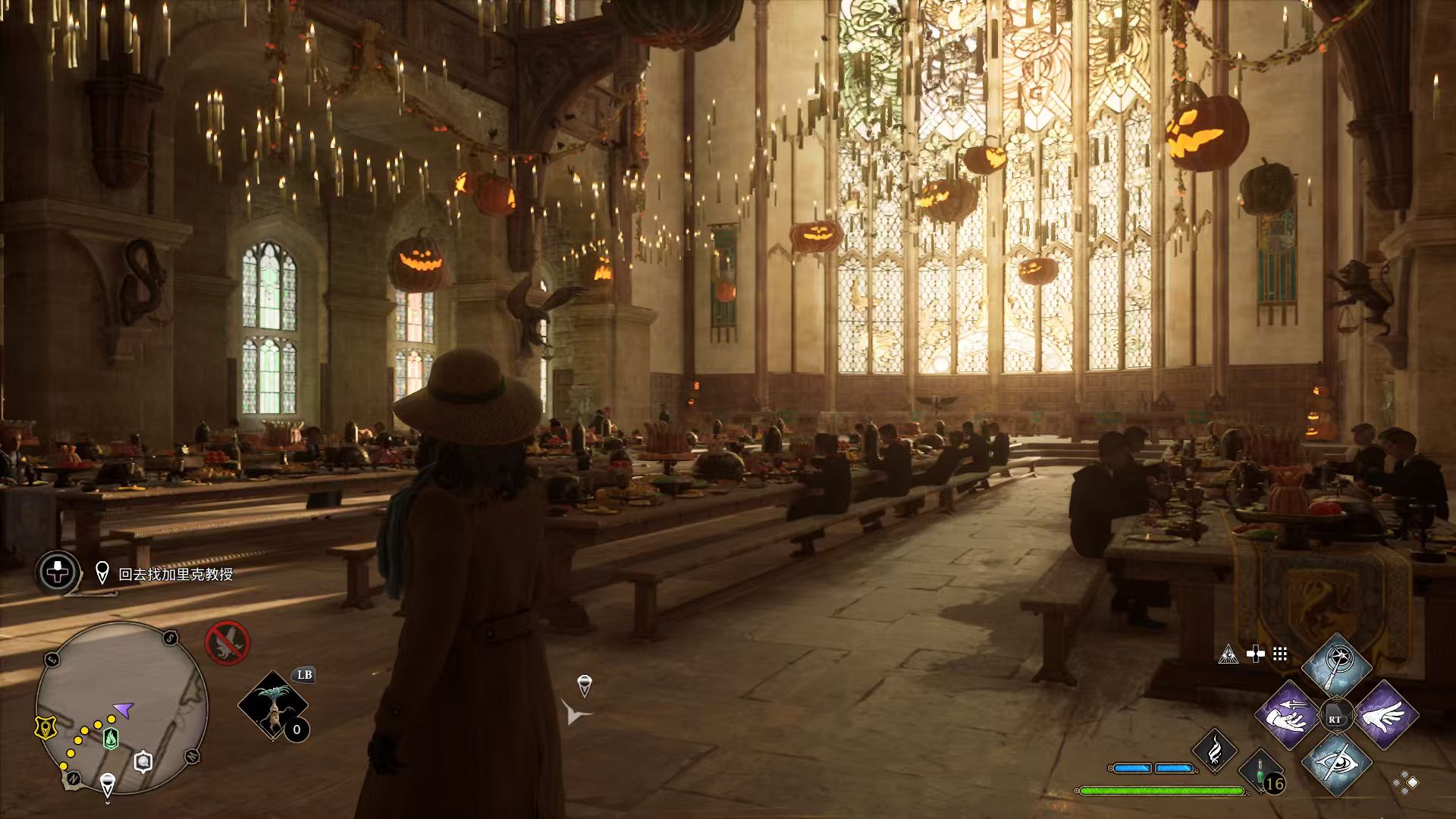The width and height of the screenshot is (1456, 819).
Task: Click the crossed-out bird no-flying icon
Action: click(227, 643)
